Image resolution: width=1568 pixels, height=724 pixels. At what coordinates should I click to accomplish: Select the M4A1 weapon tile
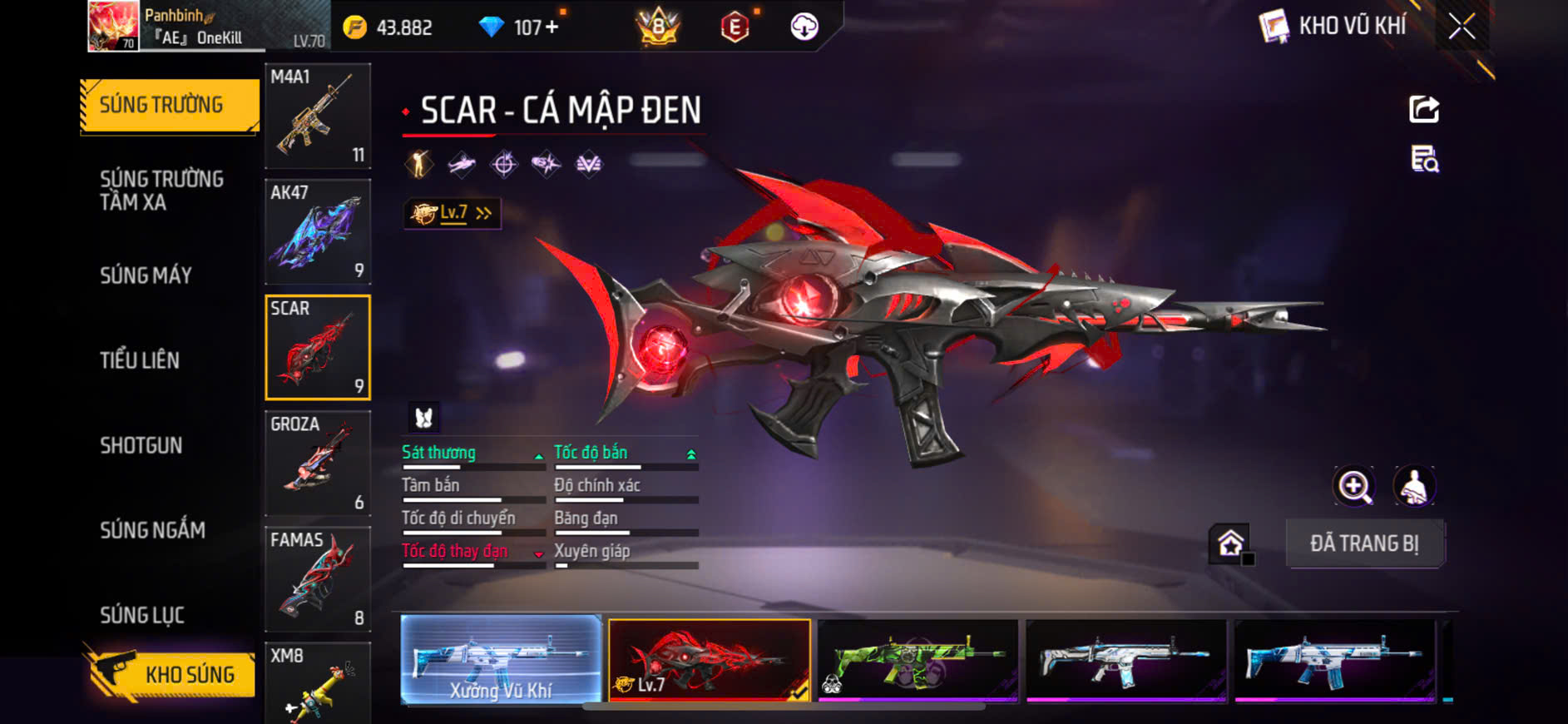318,117
